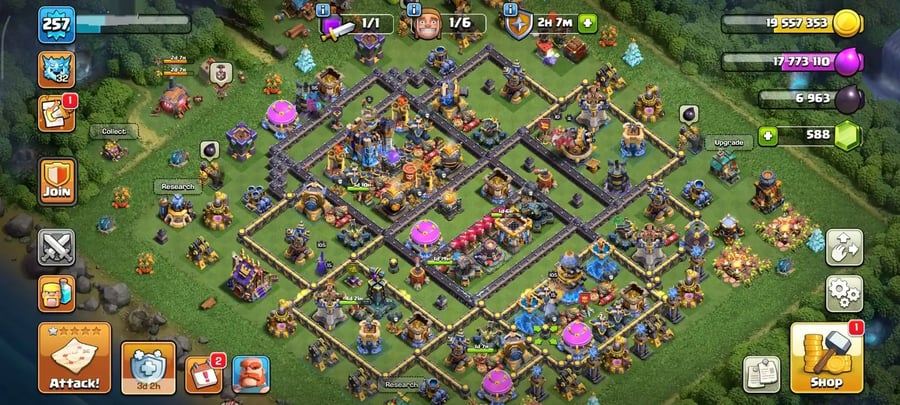This screenshot has height=405, width=900.
Task: Add shield time with the green plus
Action: click(x=586, y=23)
